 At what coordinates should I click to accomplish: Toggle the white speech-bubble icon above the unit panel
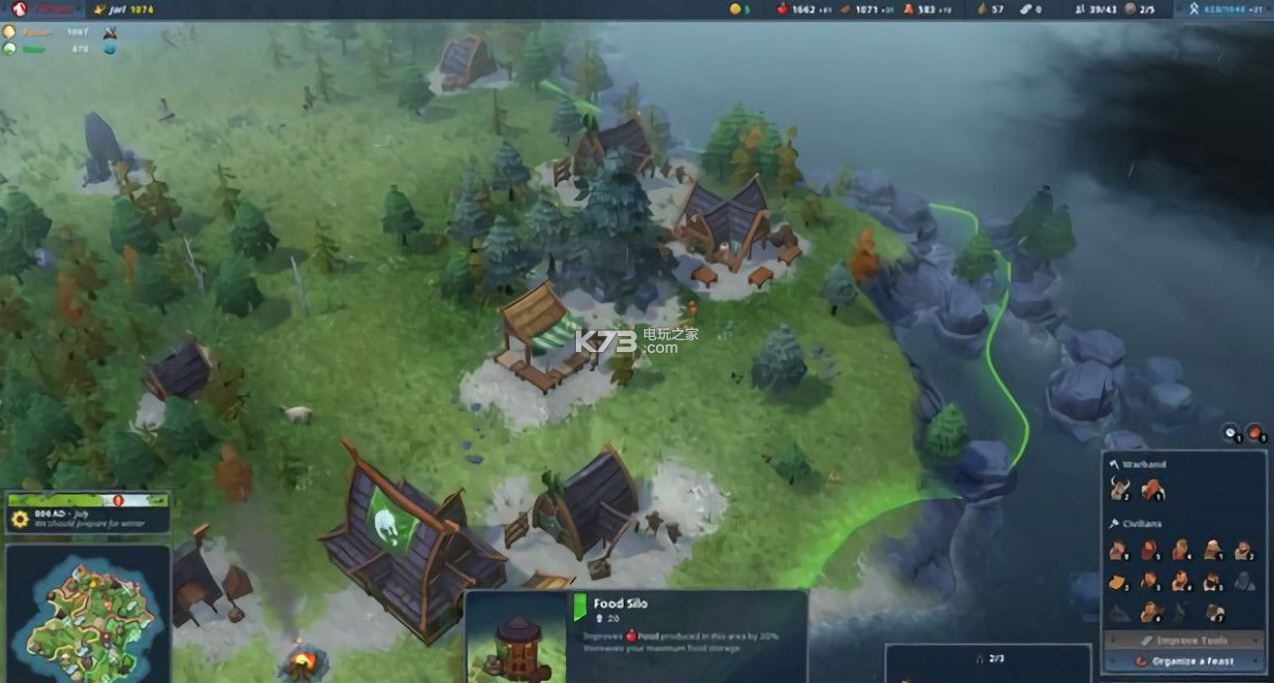(x=1231, y=433)
